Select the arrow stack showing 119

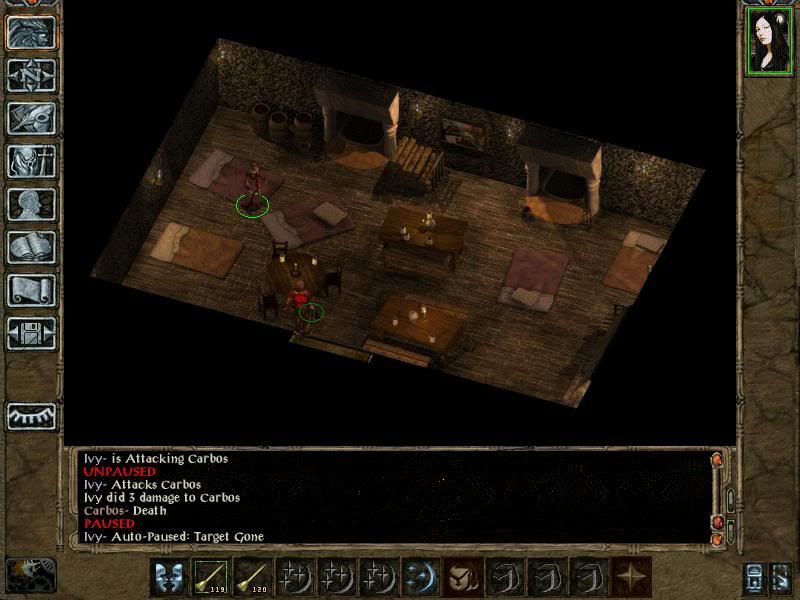pos(211,577)
